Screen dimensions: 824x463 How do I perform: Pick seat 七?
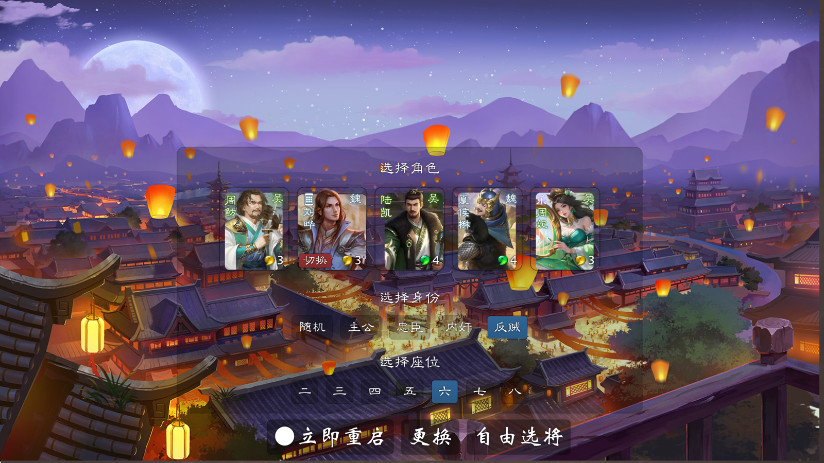[480, 391]
